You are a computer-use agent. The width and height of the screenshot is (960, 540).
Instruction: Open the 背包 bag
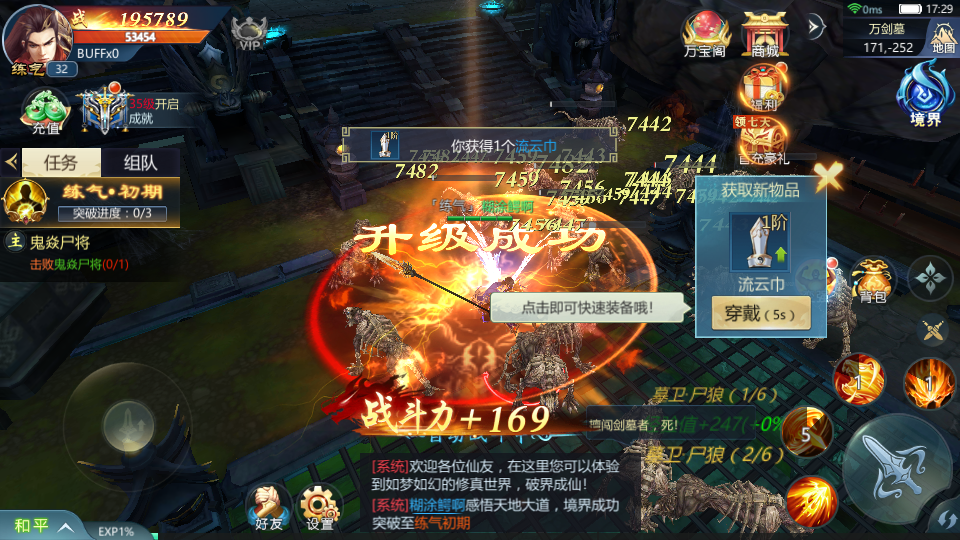872,281
